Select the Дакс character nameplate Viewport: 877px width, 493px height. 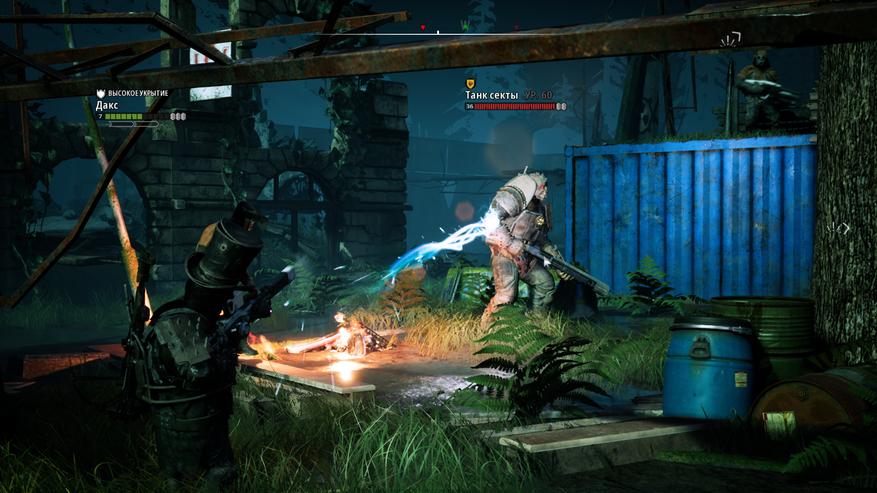coord(108,105)
